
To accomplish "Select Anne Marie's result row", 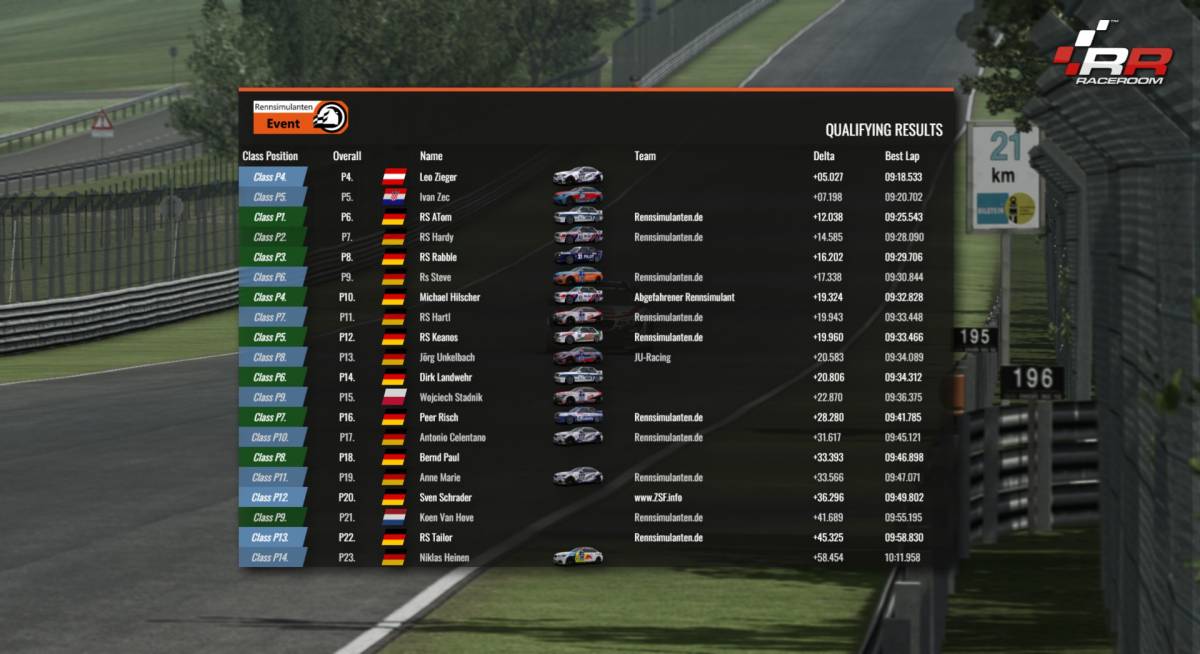I will tap(440, 477).
